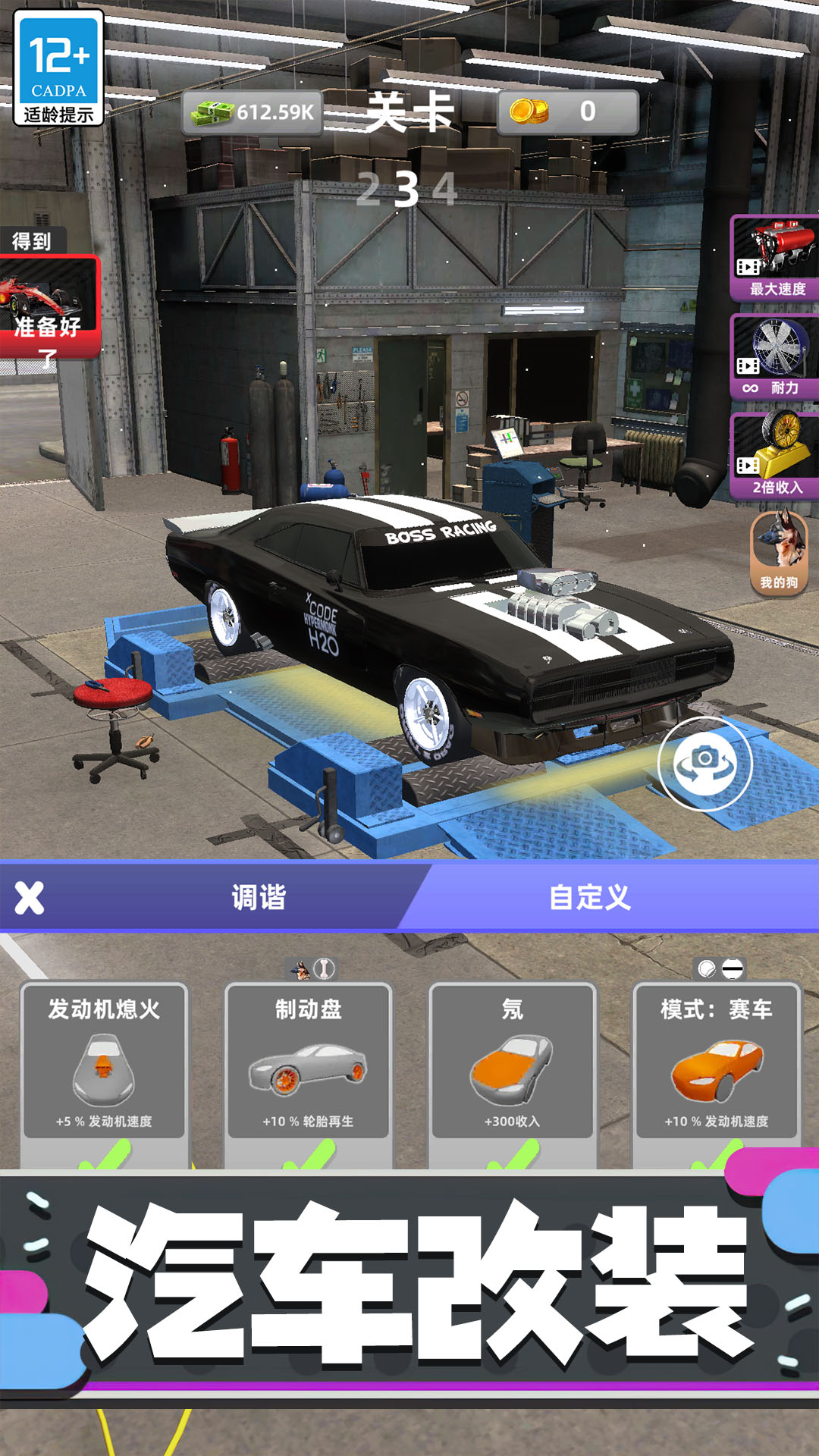Activate the 最大速度 engine boost
The width and height of the screenshot is (819, 1456).
775,258
